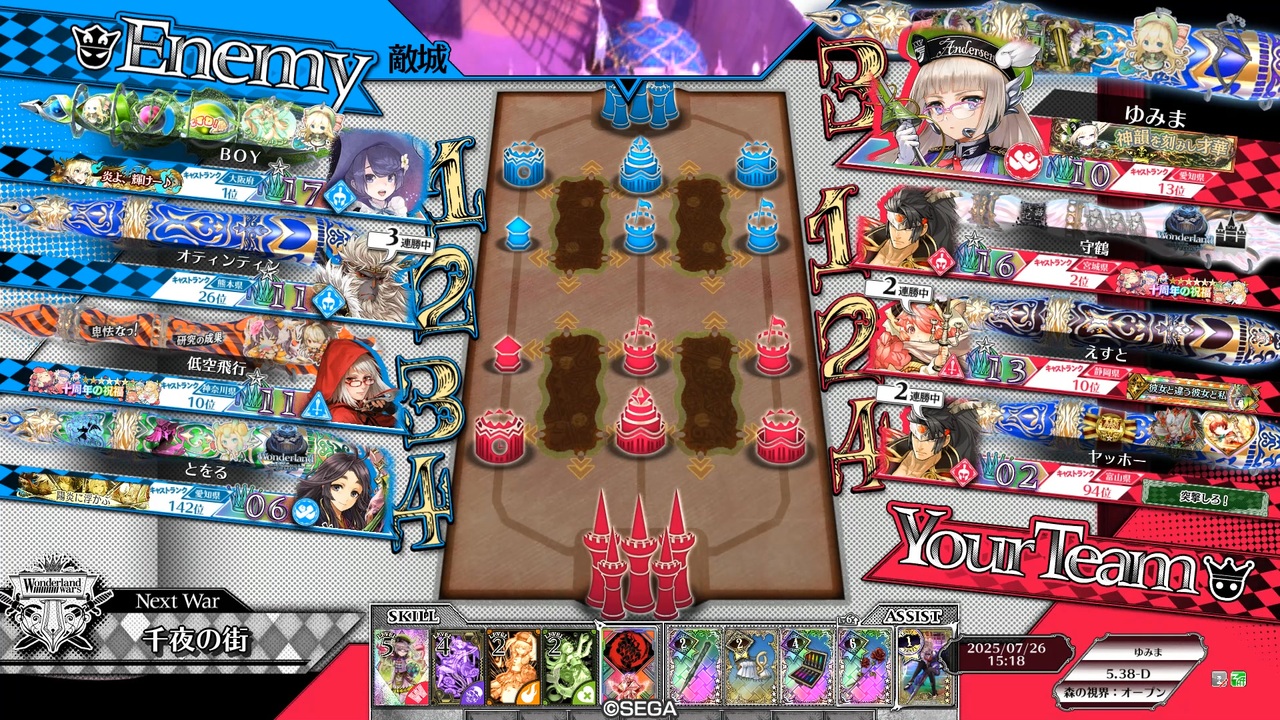The image size is (1280, 720).
Task: Select the purple Level 4 skill card
Action: (458, 665)
